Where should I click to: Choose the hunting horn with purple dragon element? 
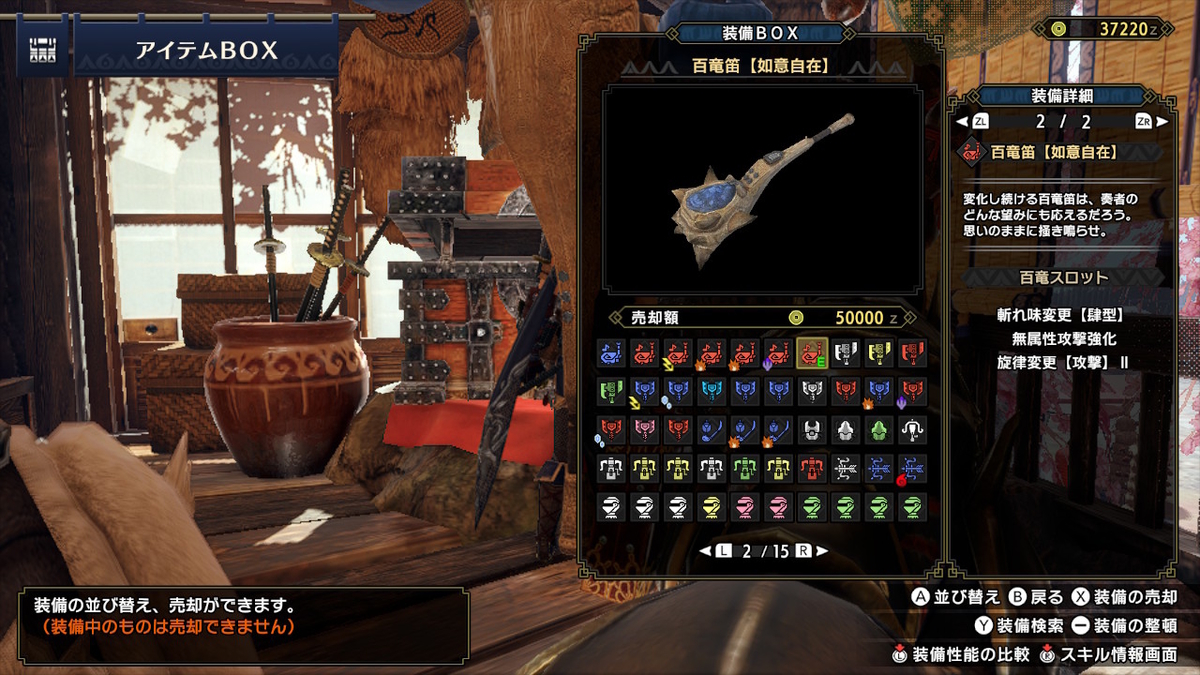[x=777, y=353]
